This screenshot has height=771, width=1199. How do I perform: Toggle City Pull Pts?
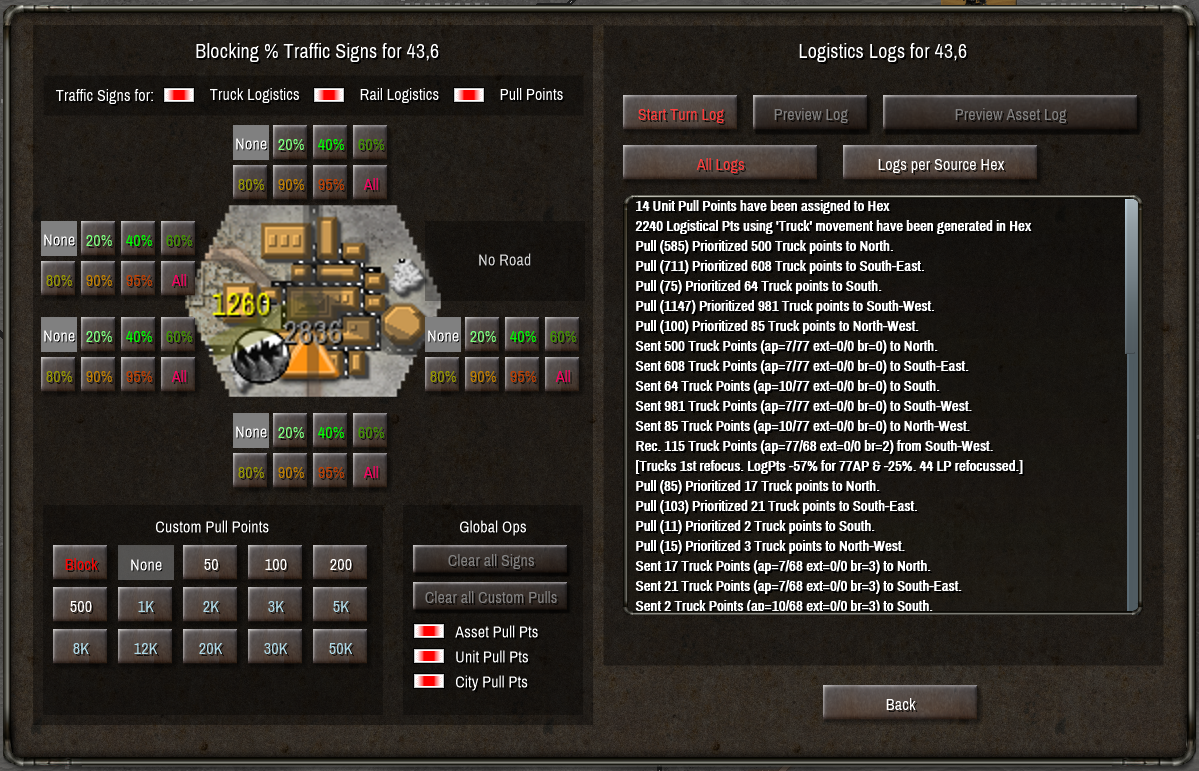pyautogui.click(x=429, y=682)
